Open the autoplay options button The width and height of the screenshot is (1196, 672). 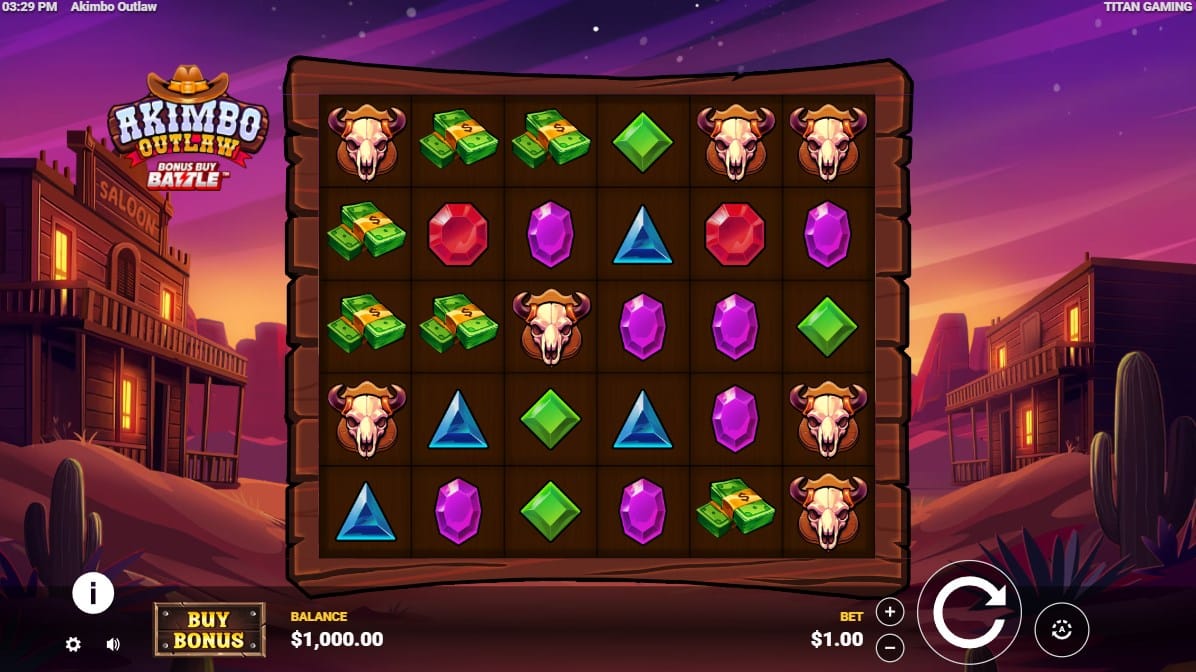pos(1061,629)
